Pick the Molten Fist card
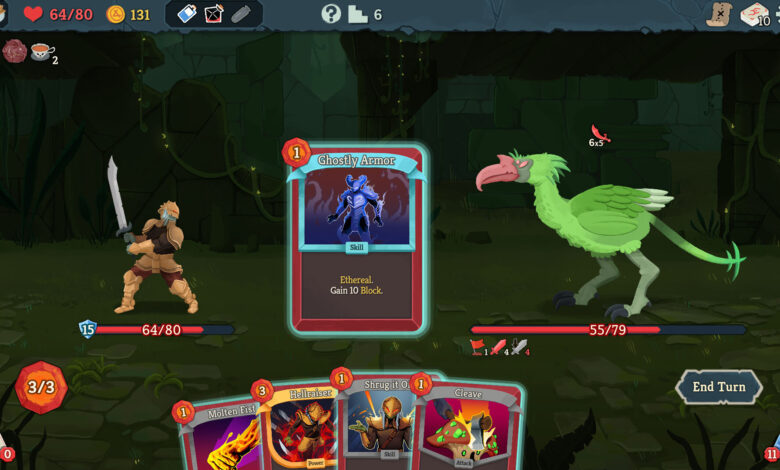Image resolution: width=780 pixels, height=470 pixels. pyautogui.click(x=218, y=435)
